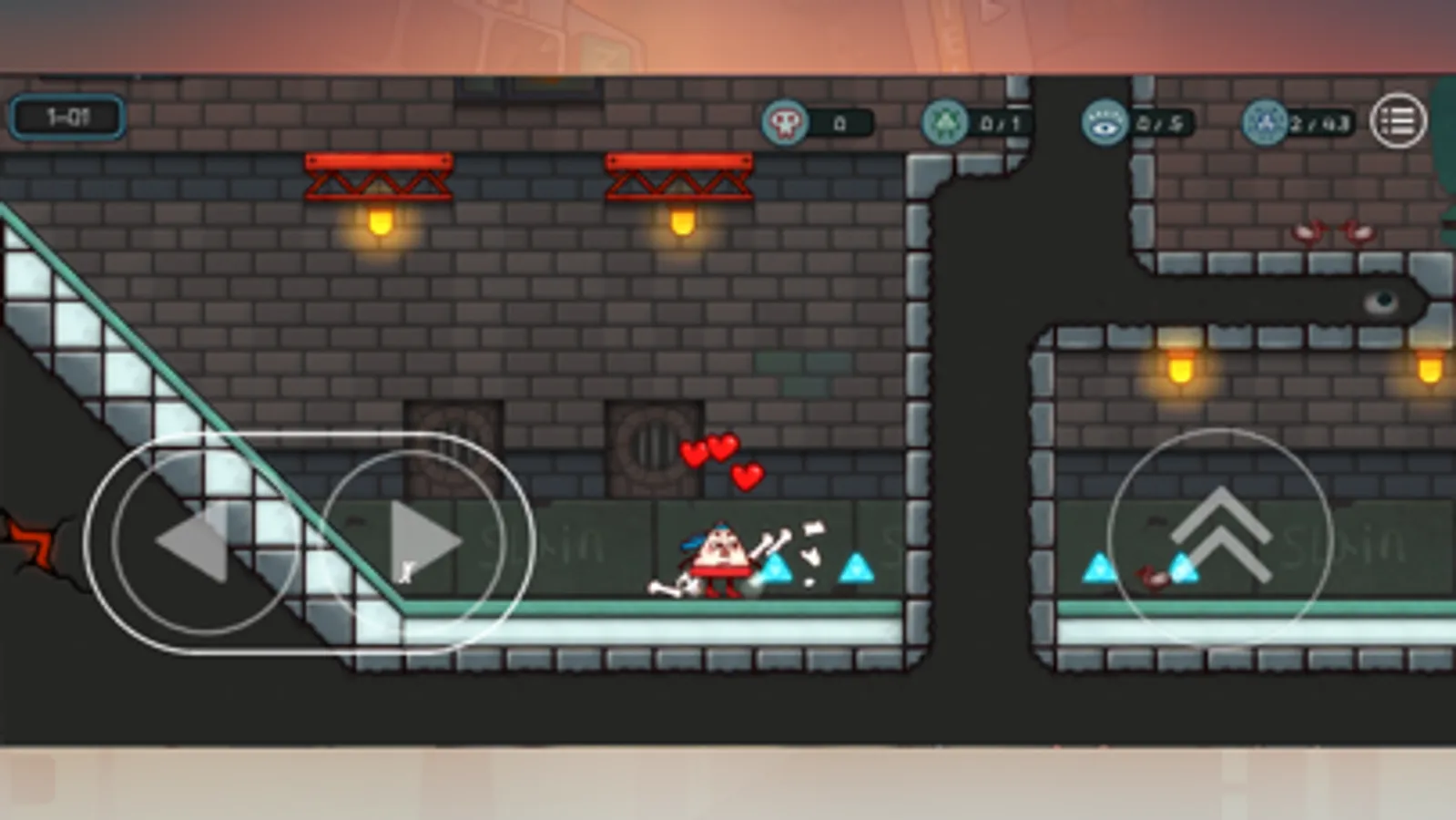Click the snowflake gem counter icon
This screenshot has width=1456, height=820.
tap(1262, 118)
